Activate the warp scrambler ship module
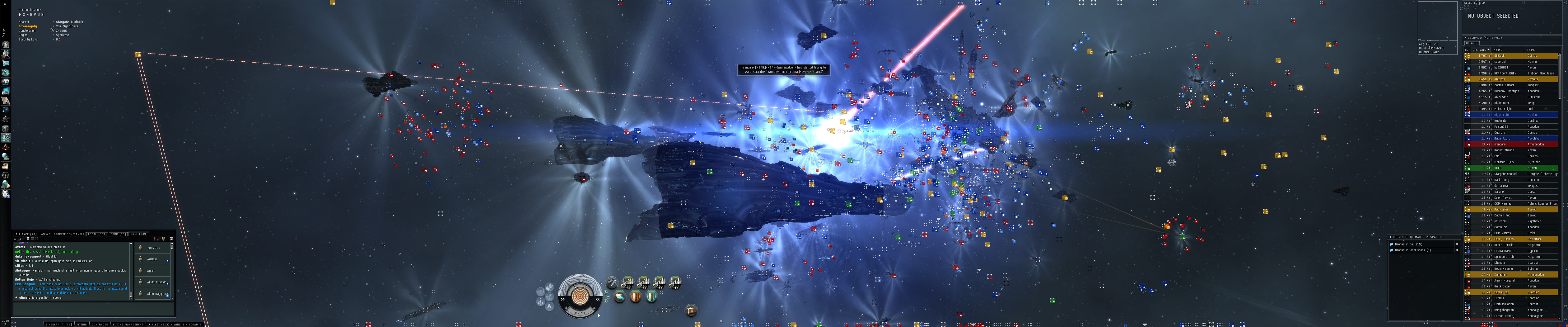This screenshot has width=1568, height=327. [x=611, y=282]
